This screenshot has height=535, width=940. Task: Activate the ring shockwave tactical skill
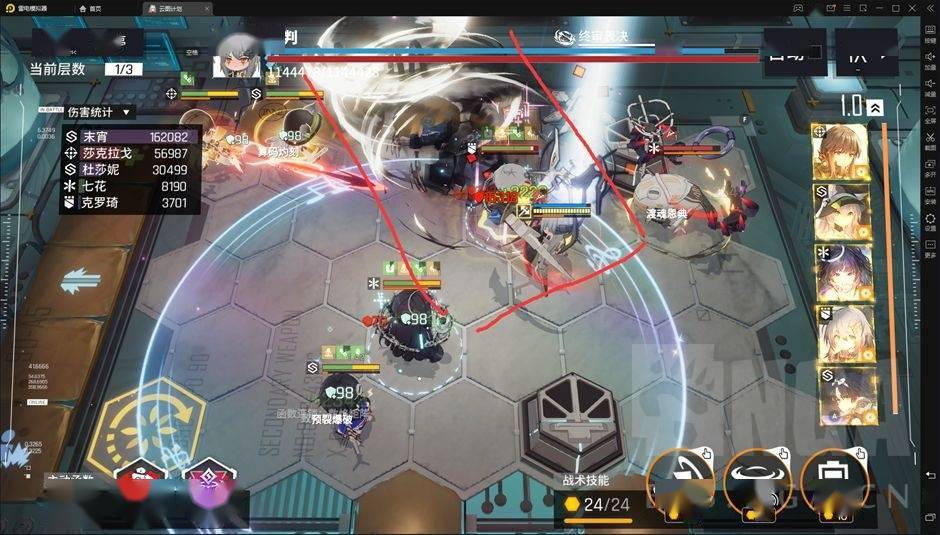[757, 480]
